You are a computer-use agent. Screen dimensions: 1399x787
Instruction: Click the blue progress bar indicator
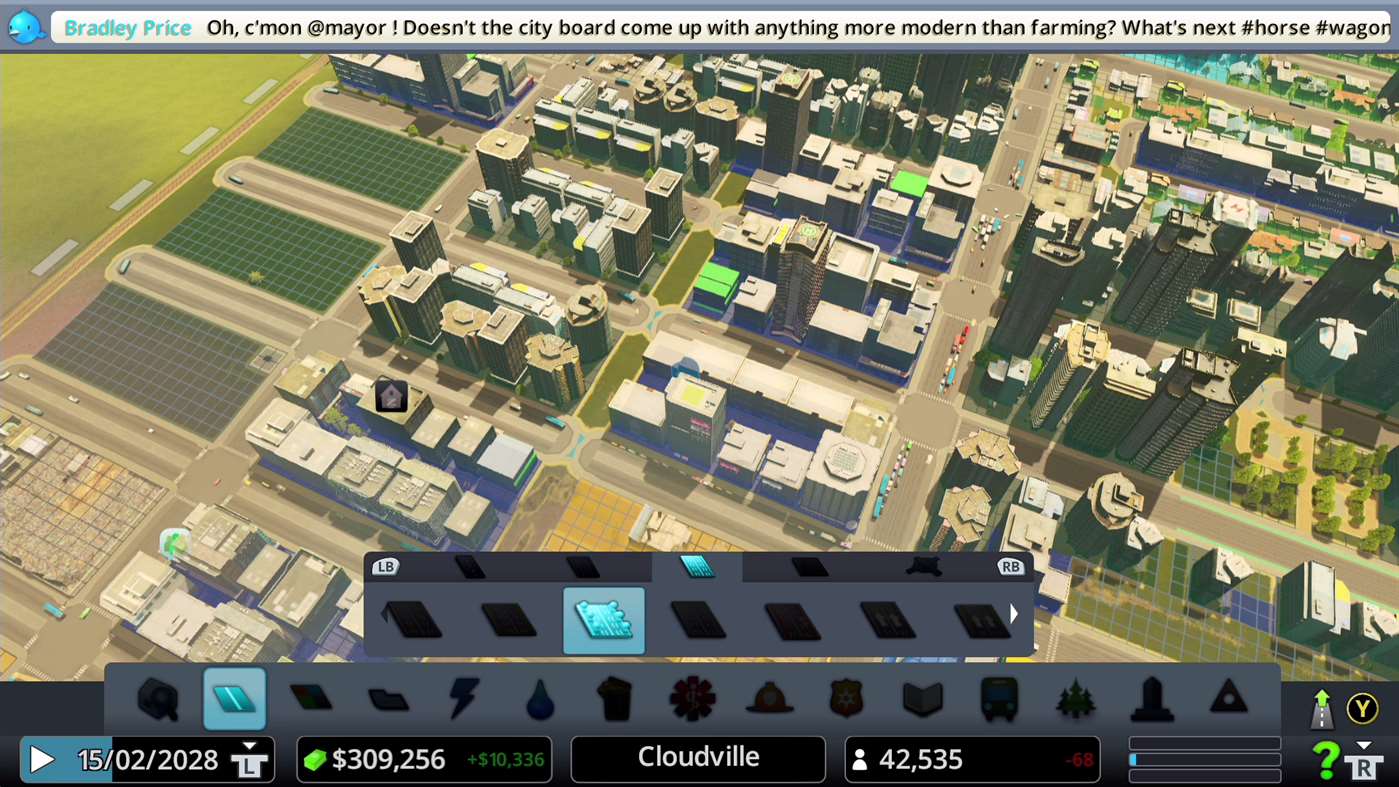click(x=1135, y=759)
